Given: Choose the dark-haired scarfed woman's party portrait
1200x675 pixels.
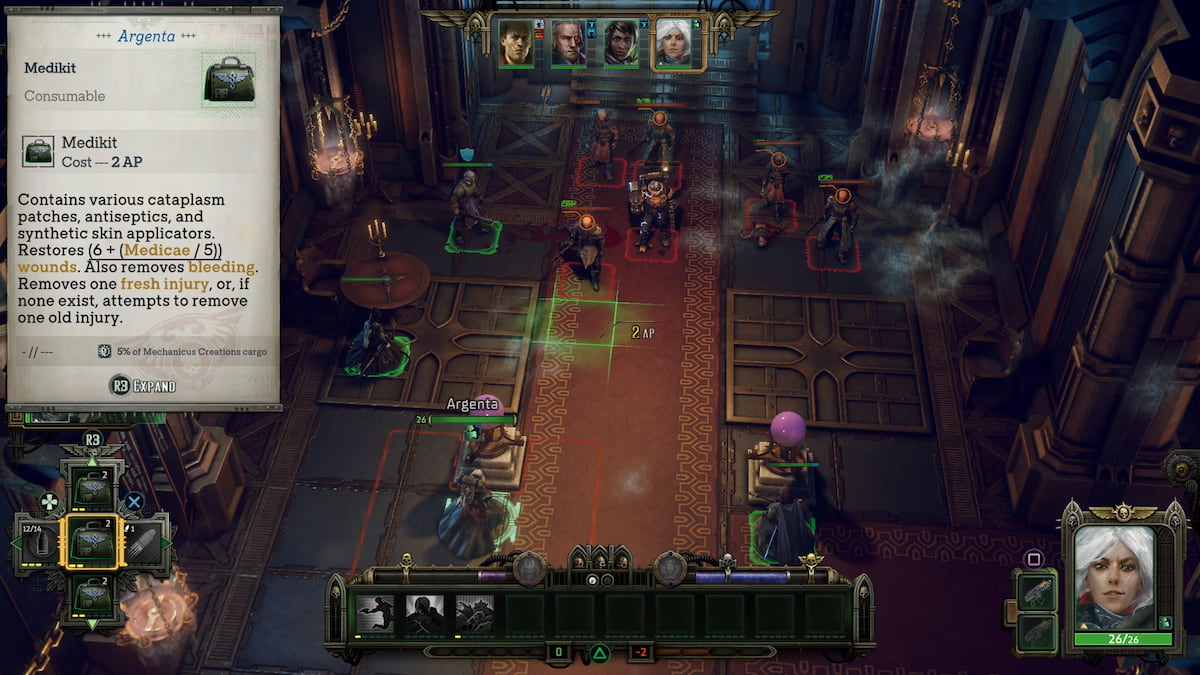Looking at the screenshot, I should [x=621, y=43].
